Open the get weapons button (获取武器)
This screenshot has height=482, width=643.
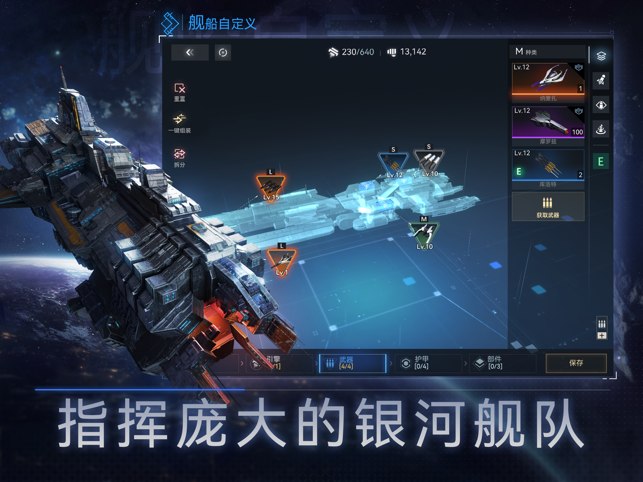[548, 206]
